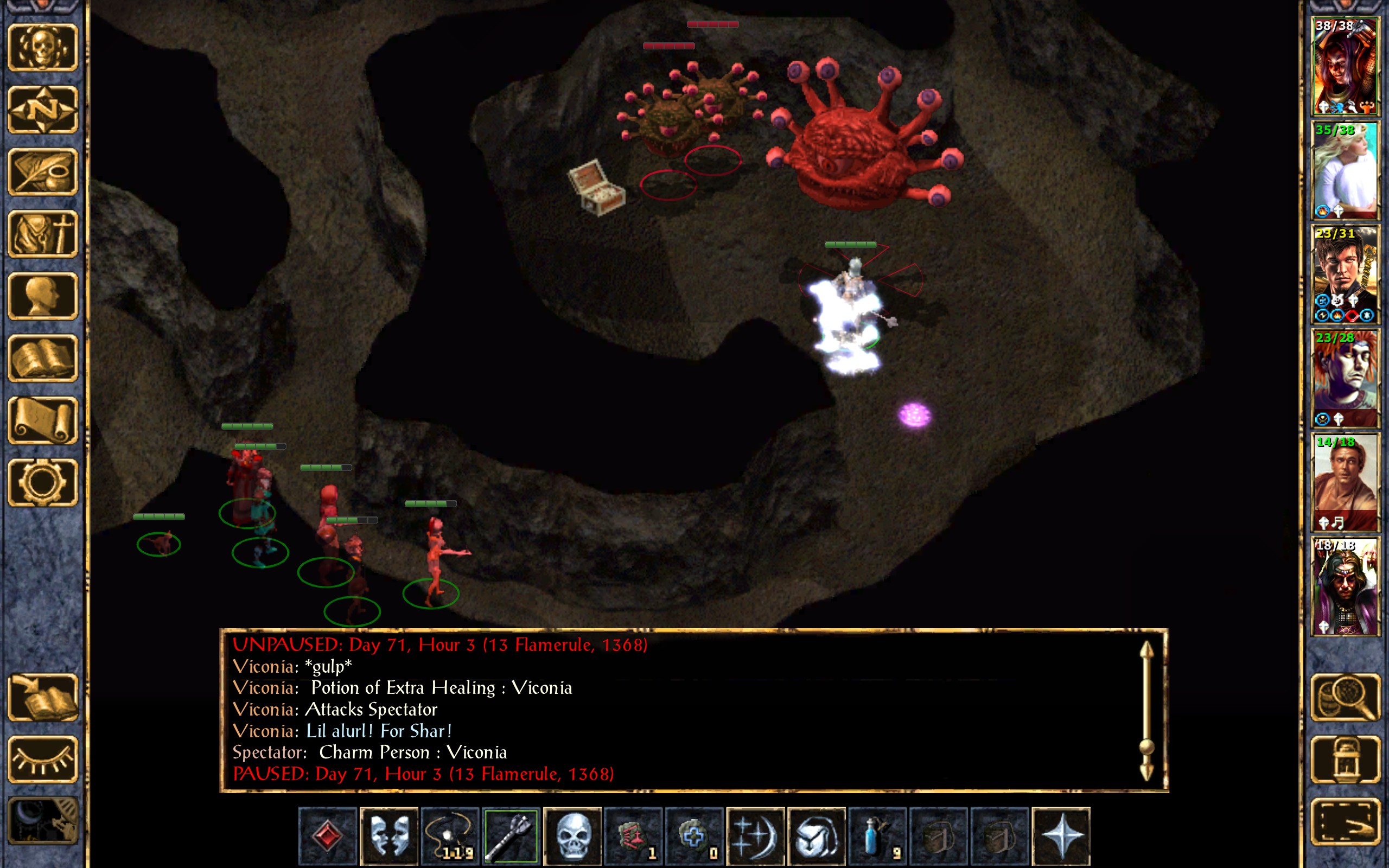This screenshot has height=868, width=1389.
Task: Select the sling weapon with 119 bullets
Action: (450, 836)
